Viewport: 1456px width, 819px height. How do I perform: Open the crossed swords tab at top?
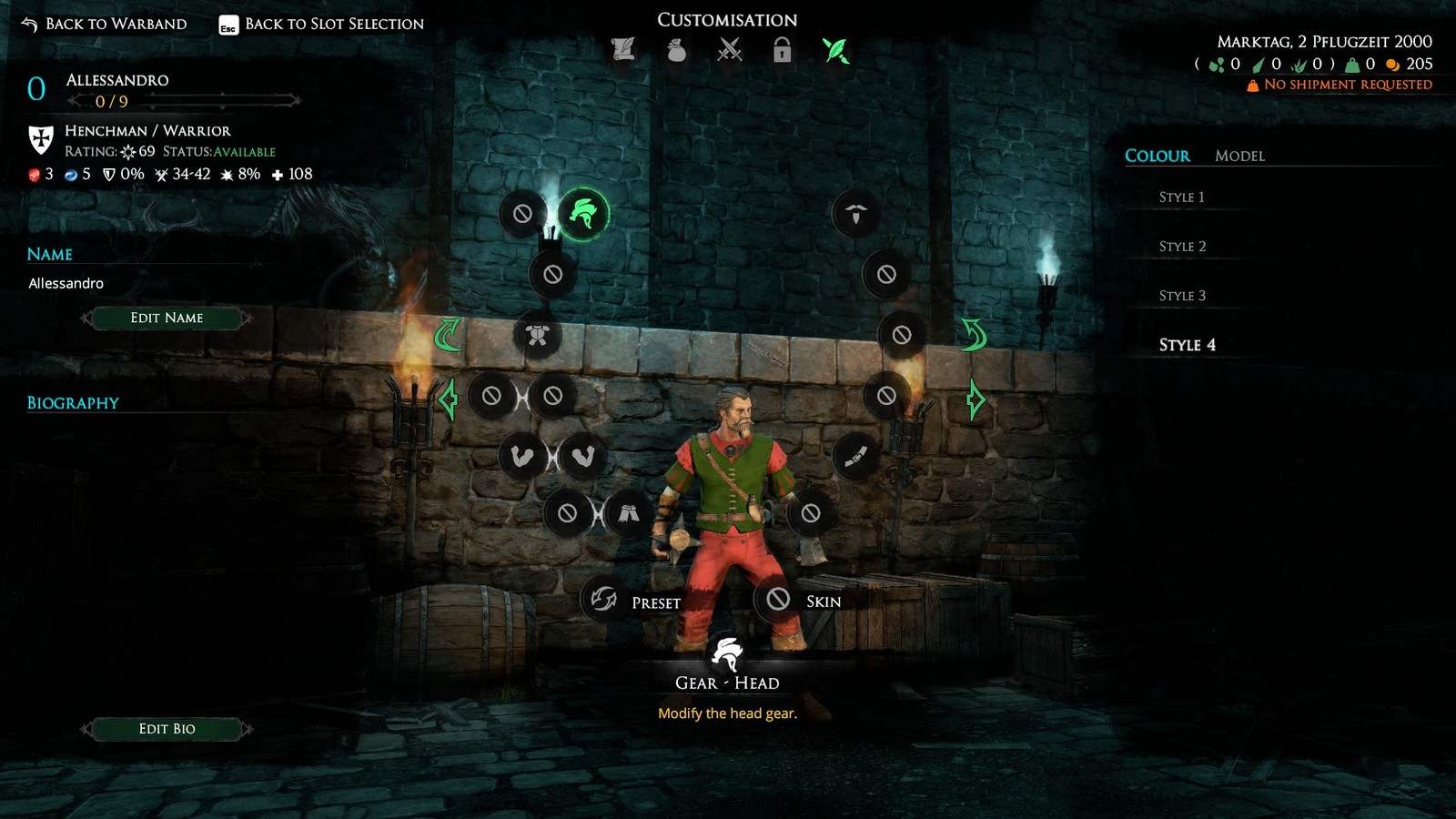click(729, 50)
